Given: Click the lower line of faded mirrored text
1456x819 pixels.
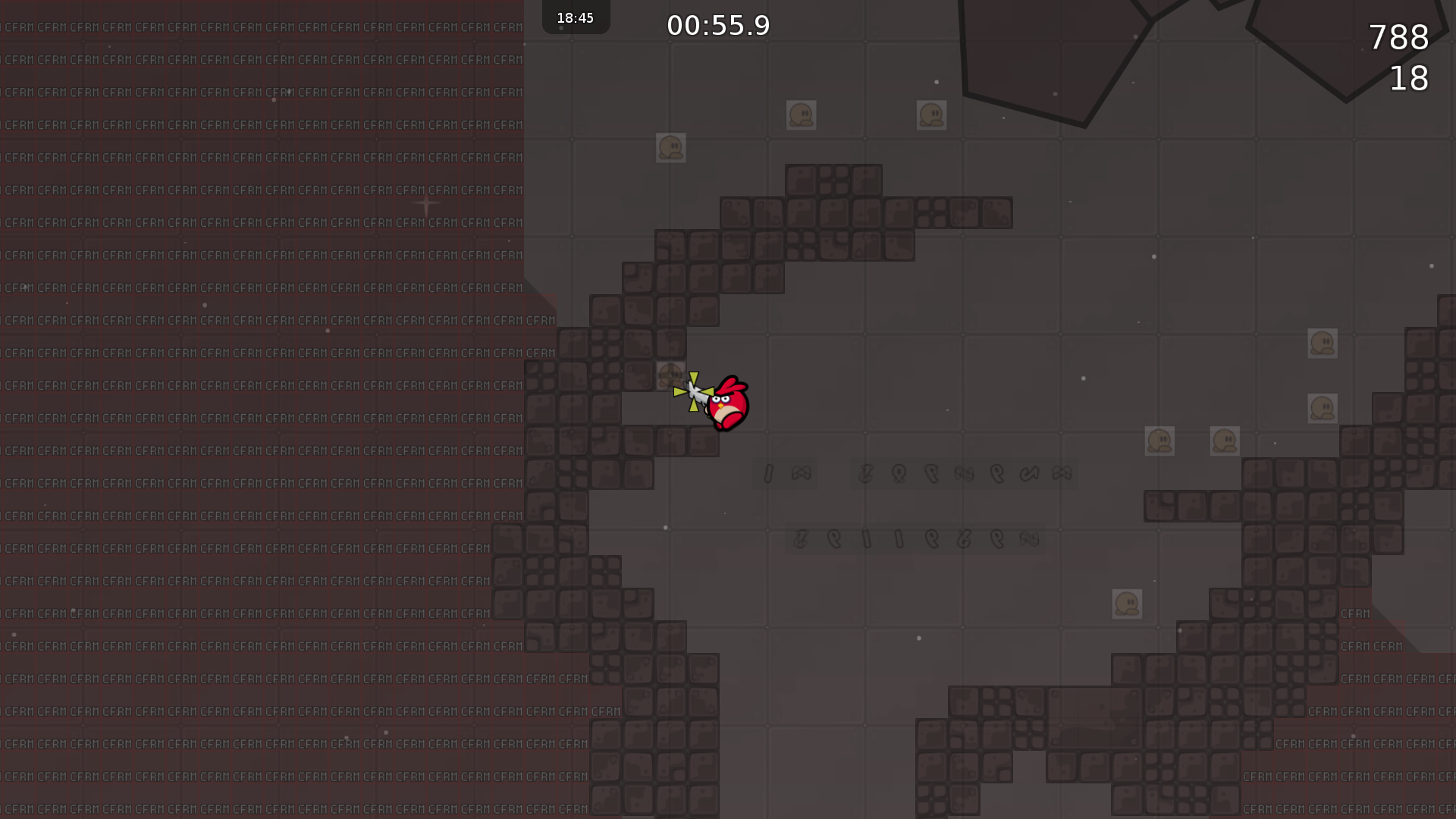Looking at the screenshot, I should coord(914,538).
